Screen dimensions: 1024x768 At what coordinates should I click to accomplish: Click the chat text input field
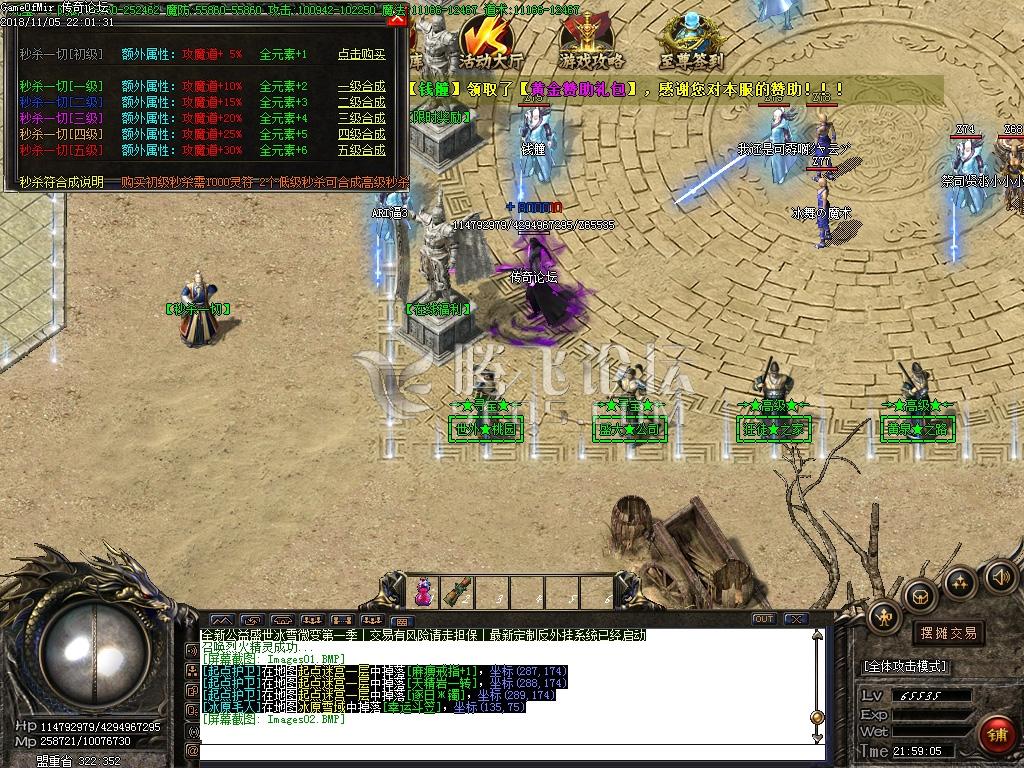pos(500,749)
